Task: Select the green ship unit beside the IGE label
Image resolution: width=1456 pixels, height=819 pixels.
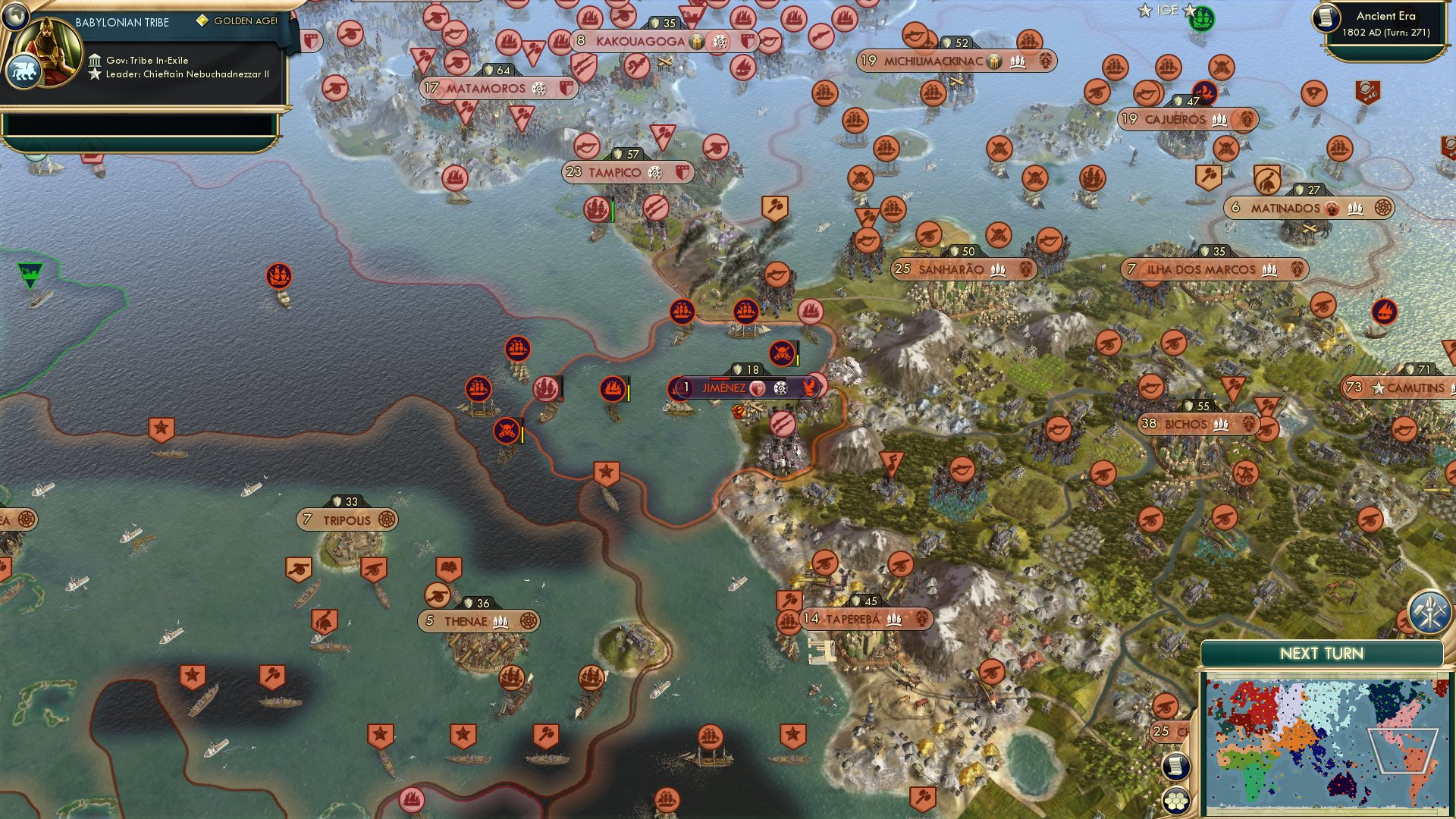Action: tap(1202, 19)
